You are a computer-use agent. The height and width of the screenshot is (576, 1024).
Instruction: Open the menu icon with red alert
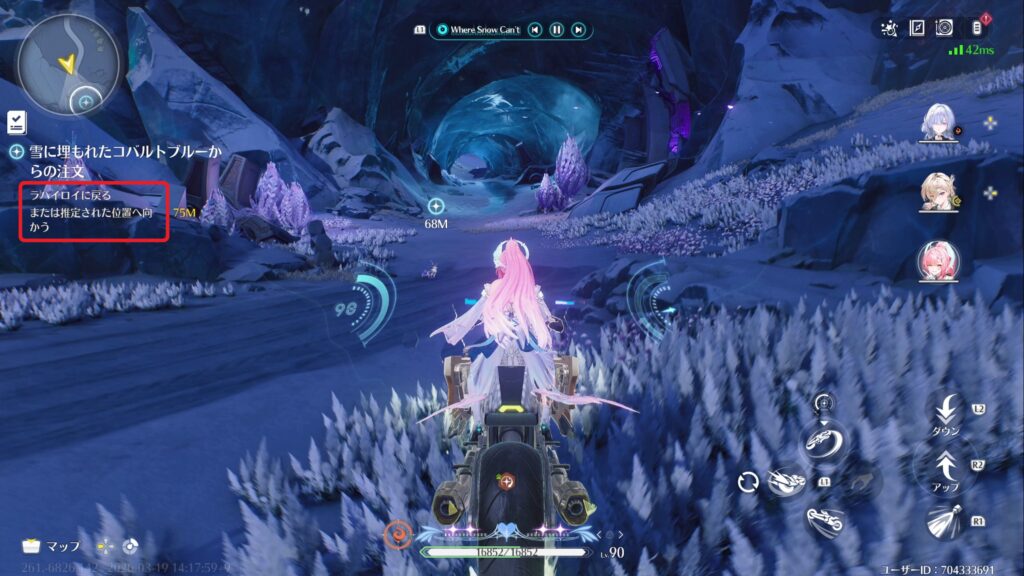click(x=977, y=28)
